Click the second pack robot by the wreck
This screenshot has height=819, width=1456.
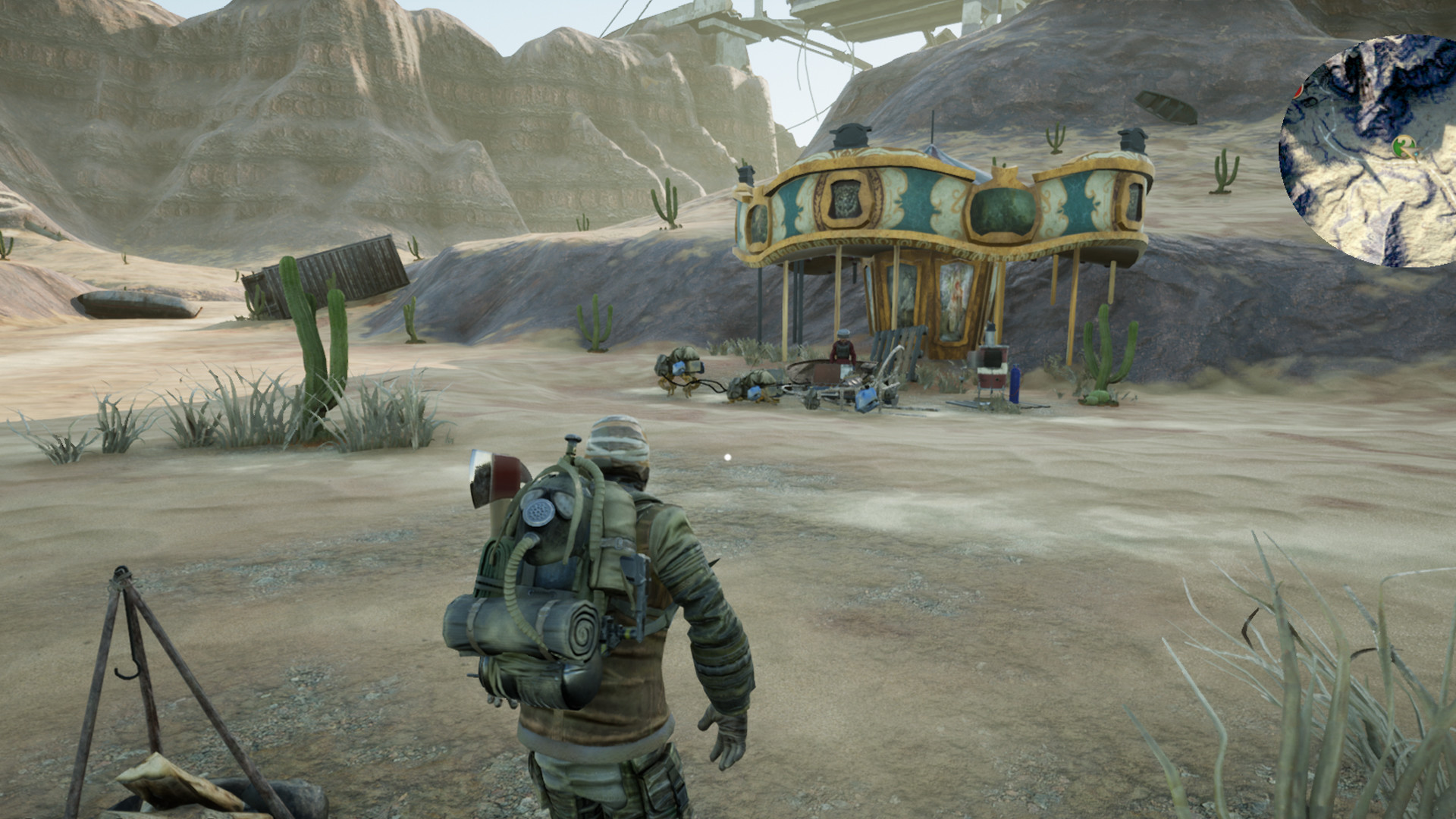click(x=679, y=369)
